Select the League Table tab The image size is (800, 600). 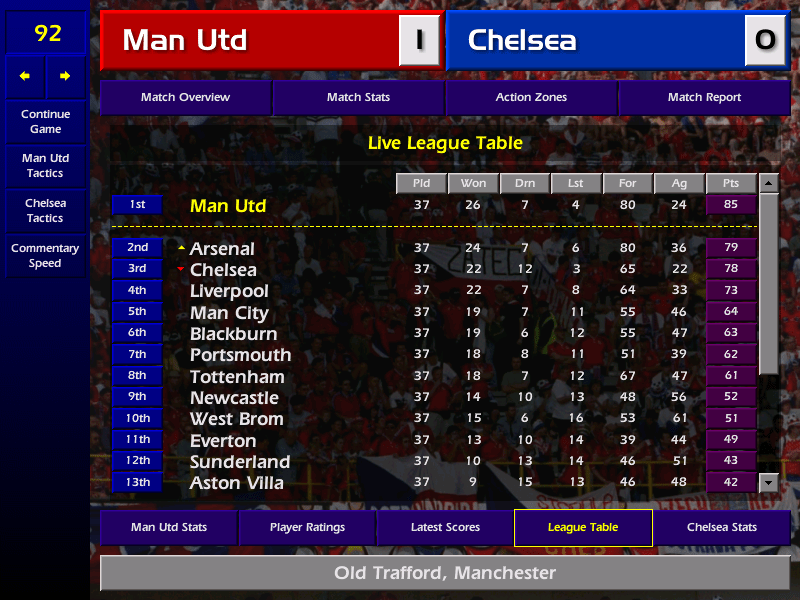tap(583, 528)
